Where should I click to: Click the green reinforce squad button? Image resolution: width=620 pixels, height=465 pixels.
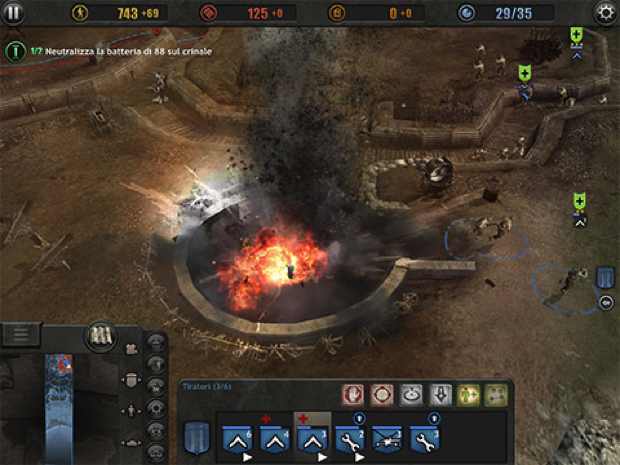[x=468, y=395]
